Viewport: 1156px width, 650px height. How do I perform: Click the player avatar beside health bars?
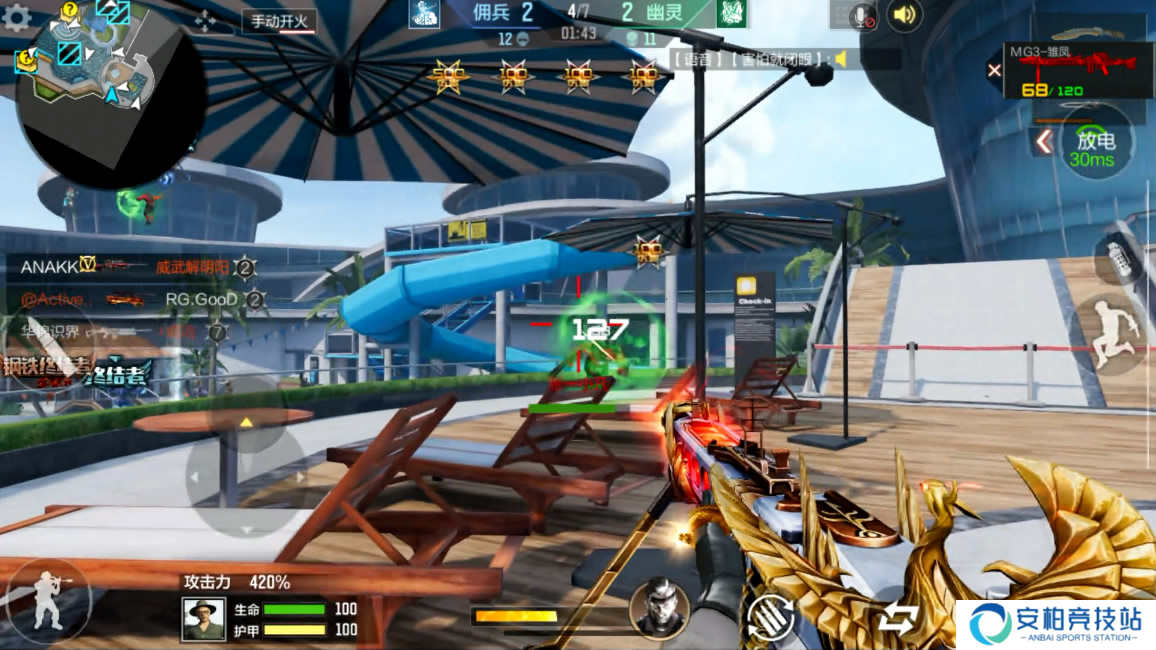[204, 619]
